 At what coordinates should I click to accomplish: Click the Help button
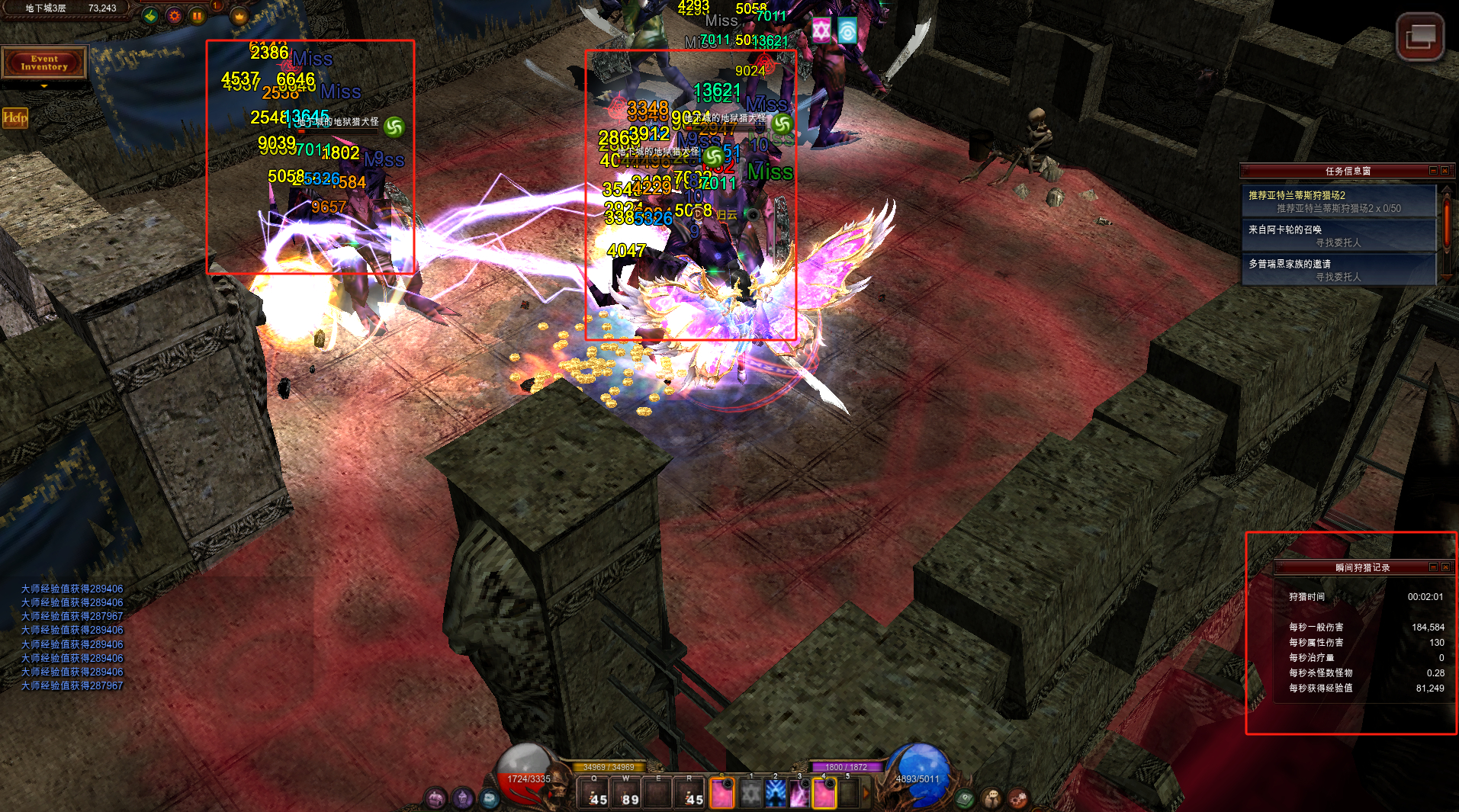pos(14,117)
